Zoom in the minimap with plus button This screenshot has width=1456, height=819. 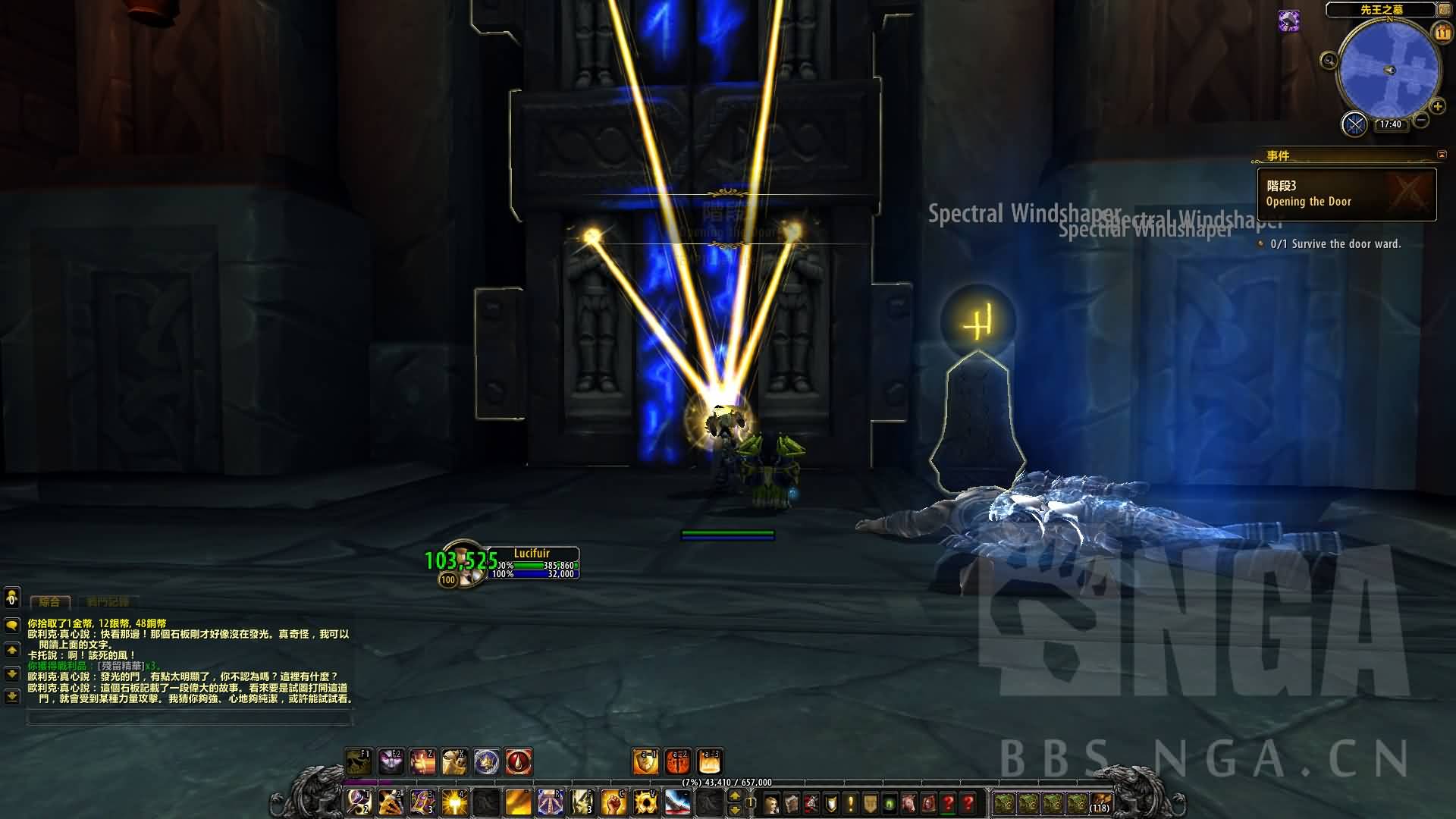(1437, 107)
